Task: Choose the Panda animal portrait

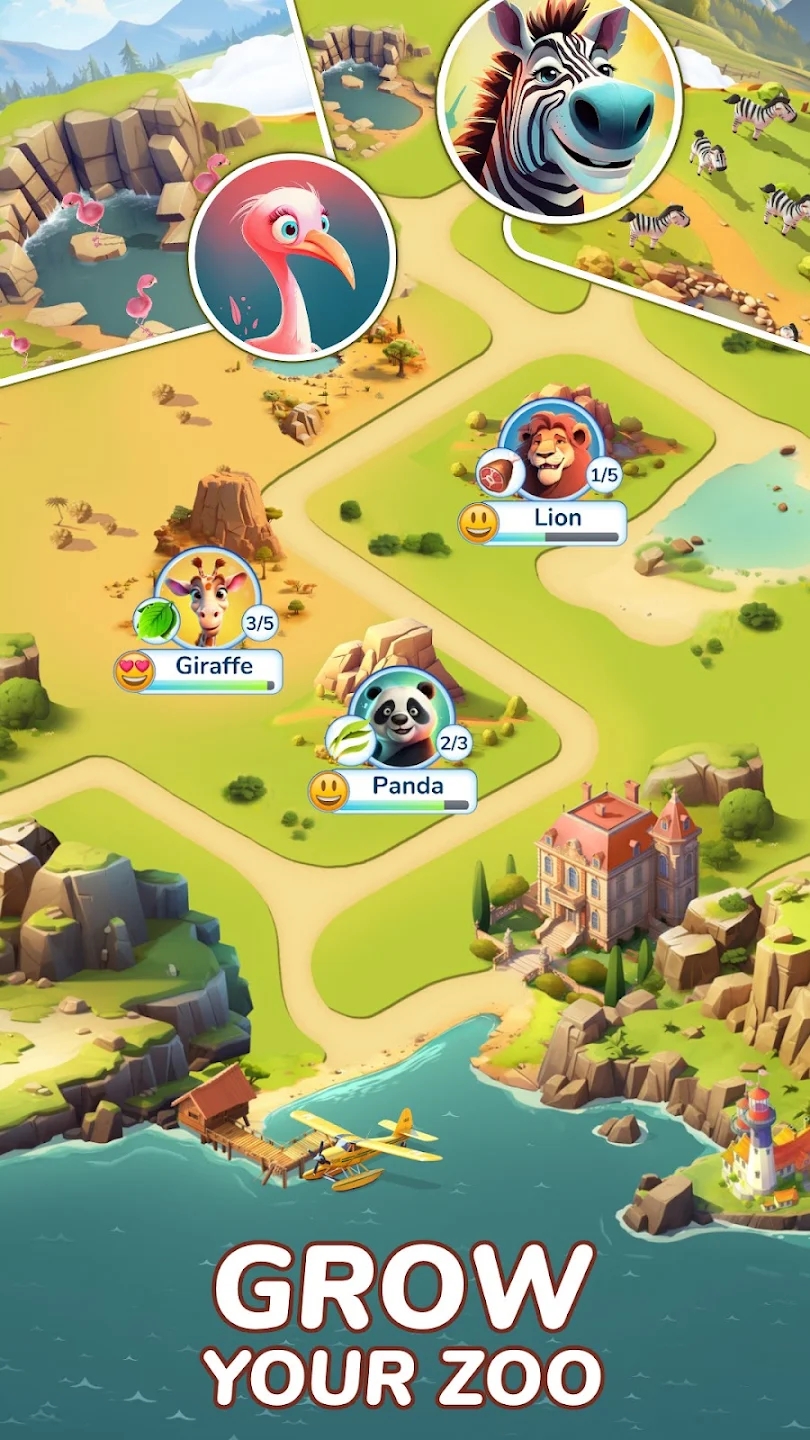Action: [x=402, y=718]
